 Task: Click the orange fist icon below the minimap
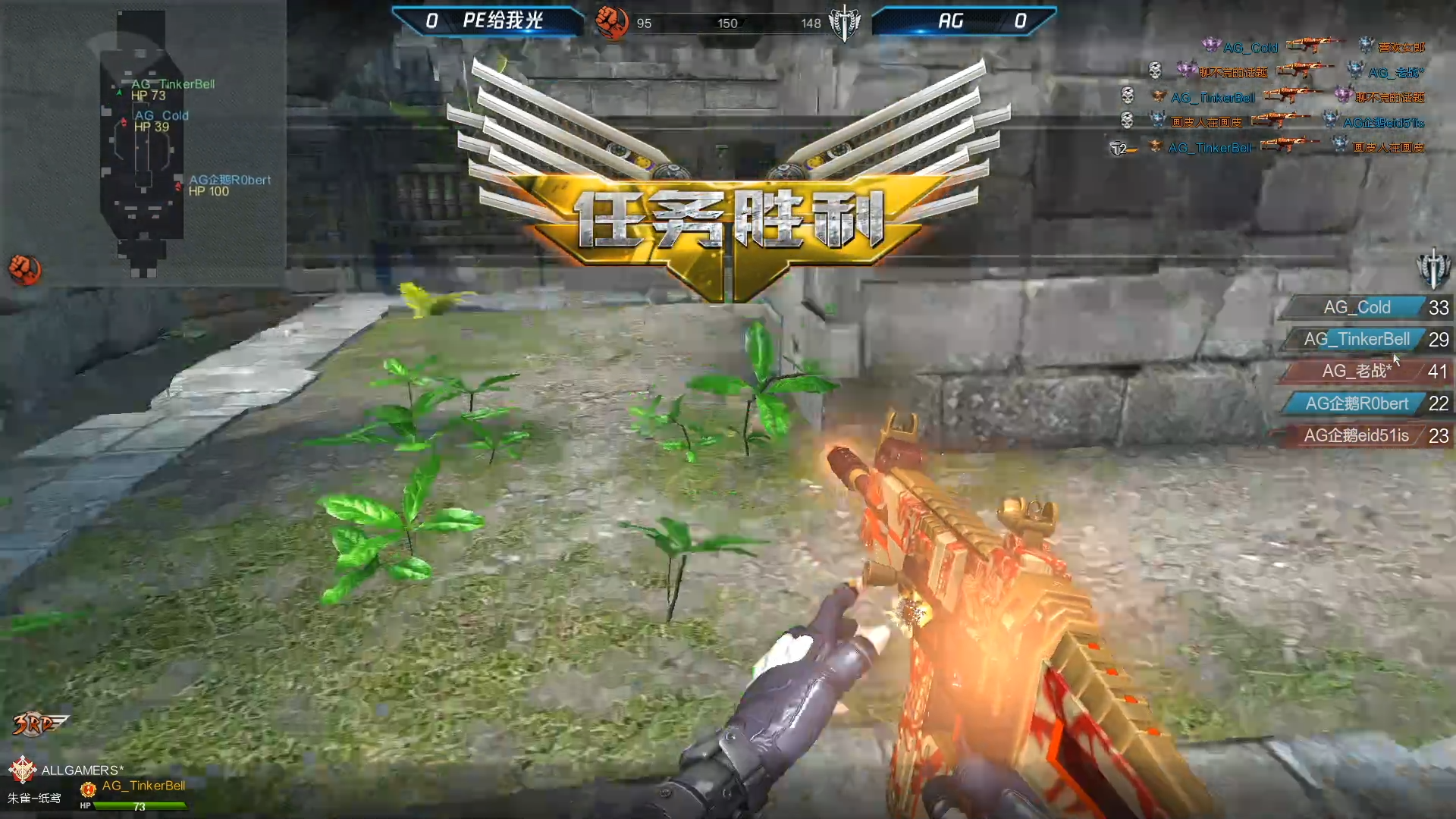pyautogui.click(x=25, y=269)
